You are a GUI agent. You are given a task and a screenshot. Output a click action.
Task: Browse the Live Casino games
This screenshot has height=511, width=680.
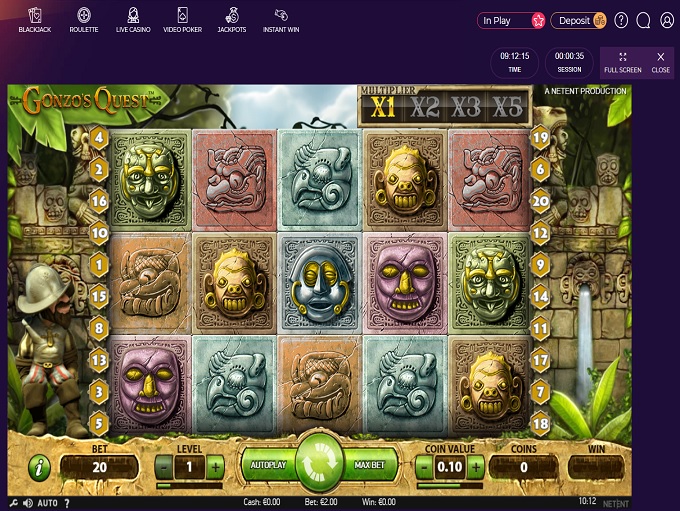tap(133, 19)
